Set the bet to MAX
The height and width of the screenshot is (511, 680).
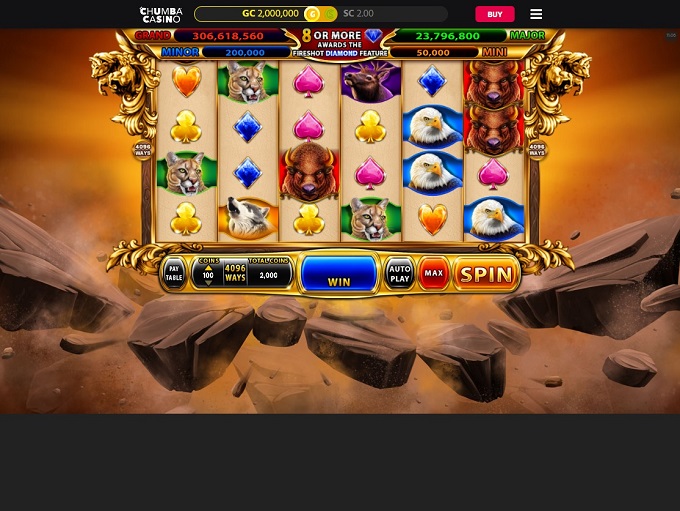(x=433, y=273)
